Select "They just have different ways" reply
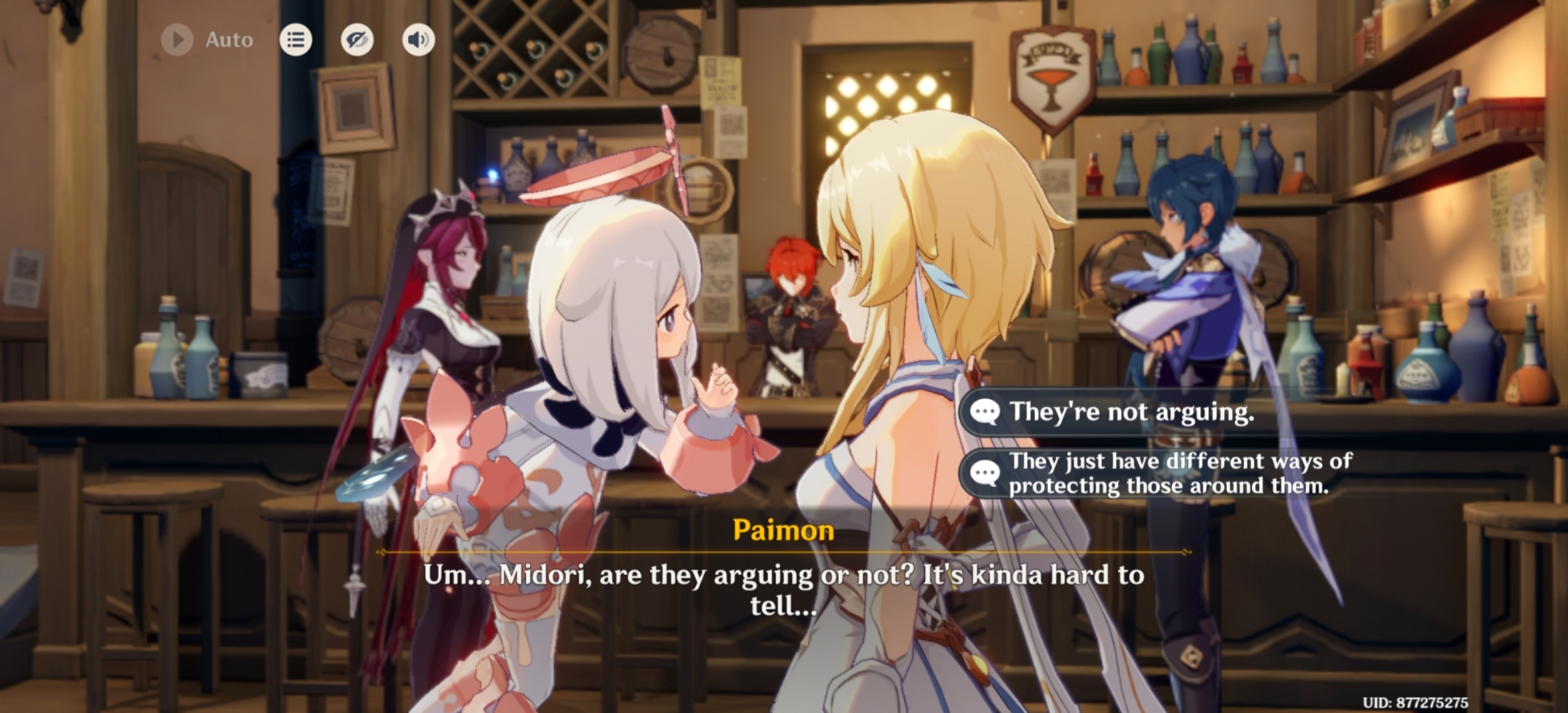 coord(1168,473)
